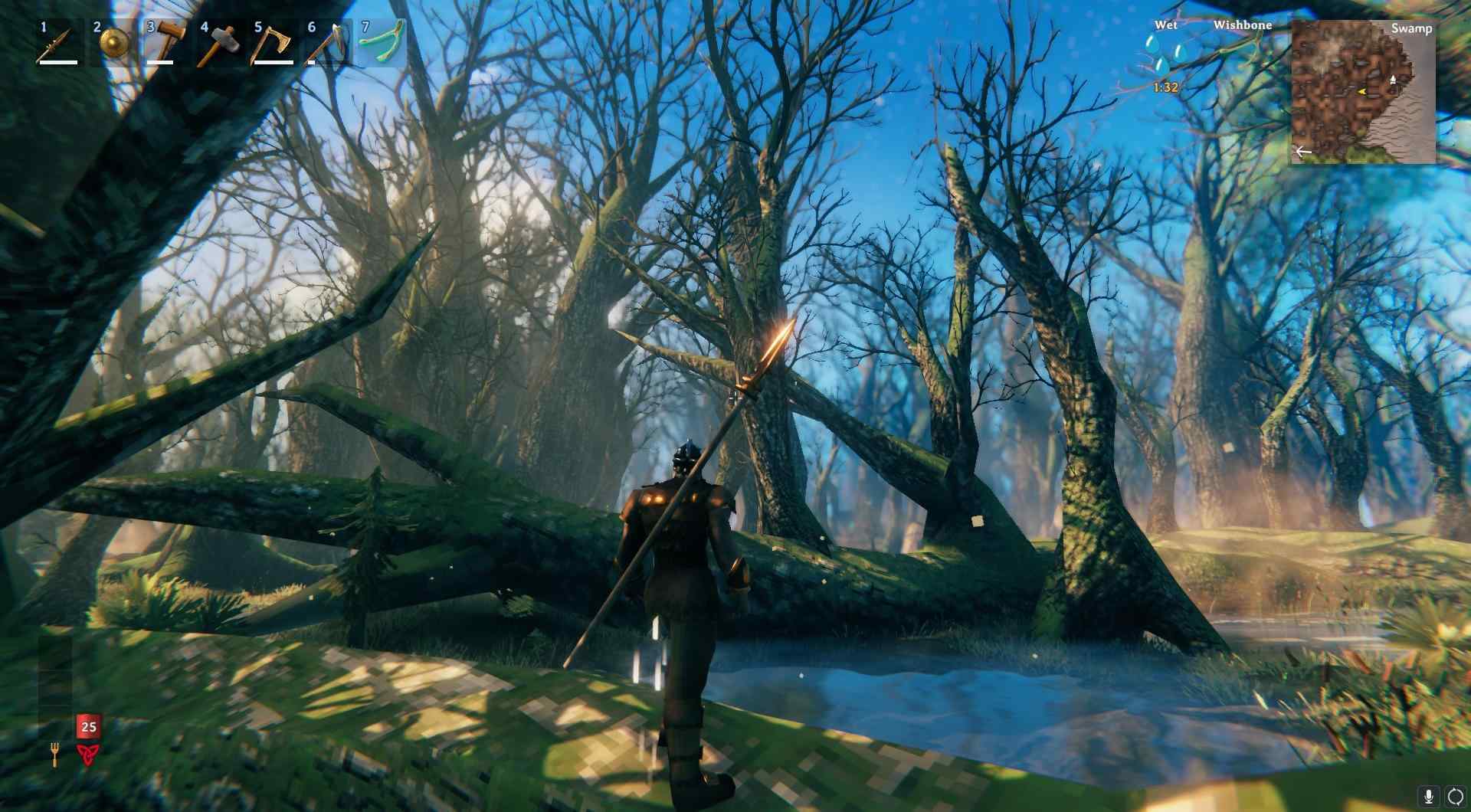Select the spear in hotbar slot 1
The height and width of the screenshot is (812, 1471).
55,41
